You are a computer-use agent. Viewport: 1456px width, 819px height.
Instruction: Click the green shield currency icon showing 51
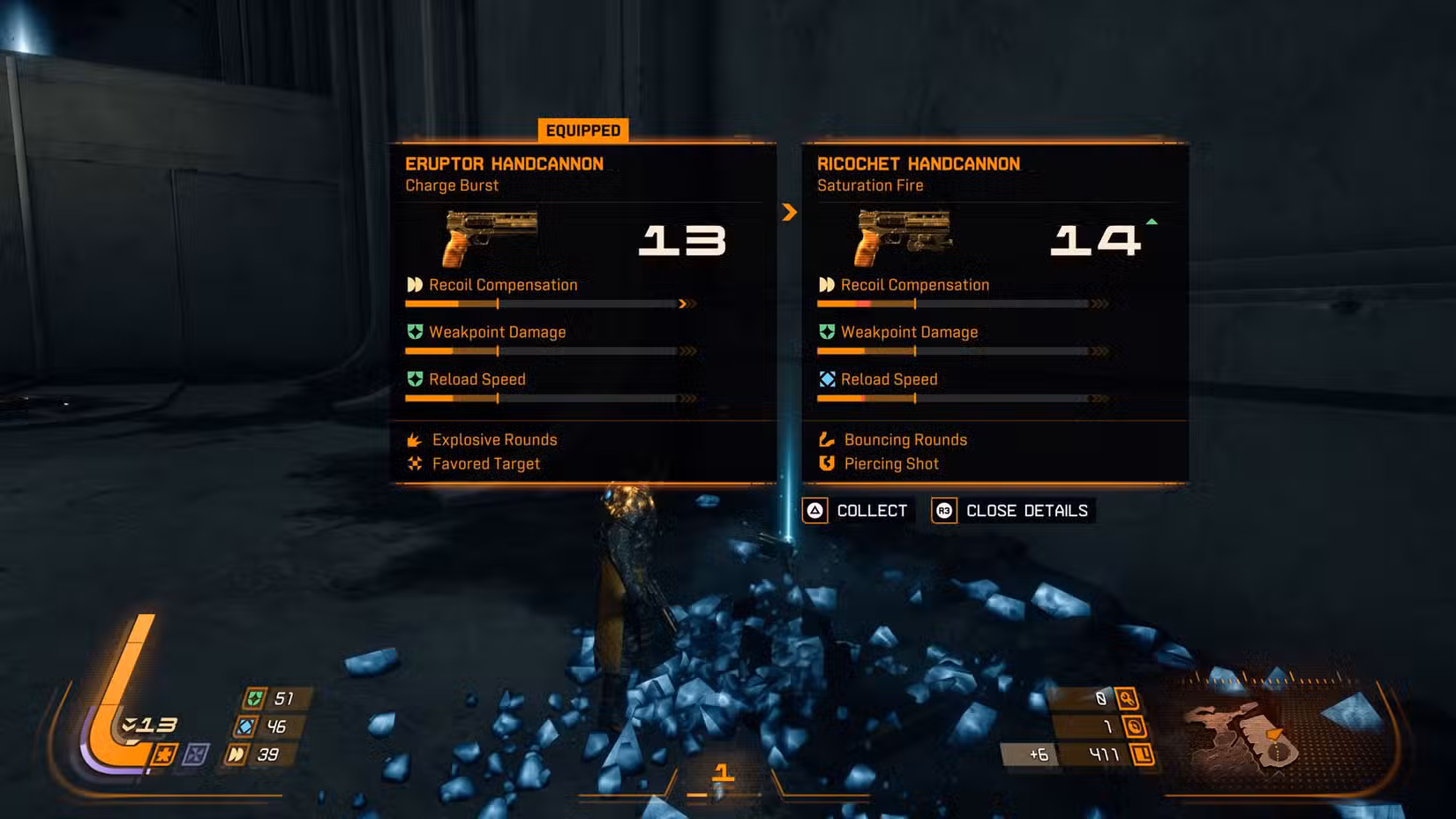click(x=253, y=699)
